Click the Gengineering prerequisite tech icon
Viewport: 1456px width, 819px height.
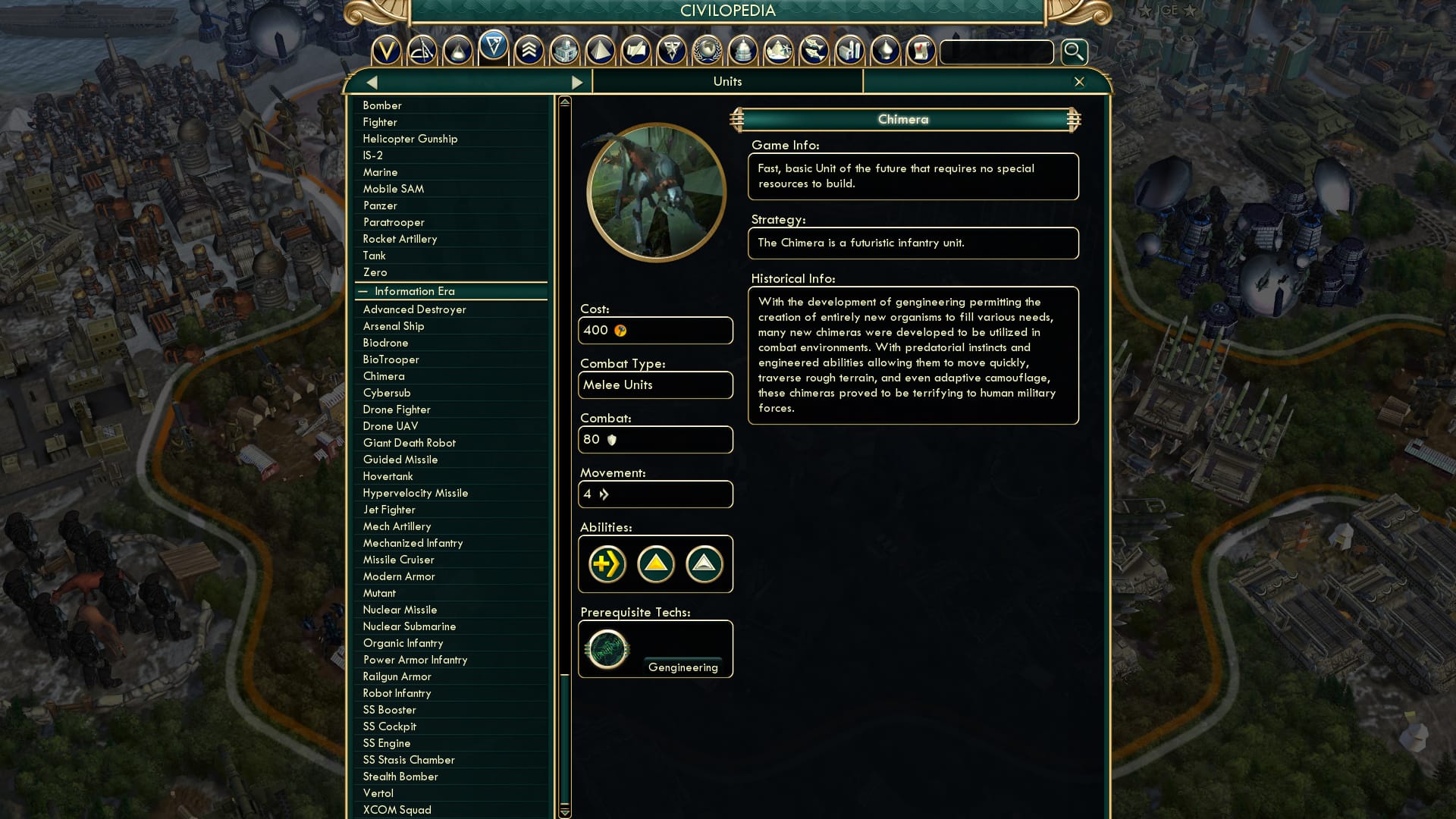coord(606,648)
